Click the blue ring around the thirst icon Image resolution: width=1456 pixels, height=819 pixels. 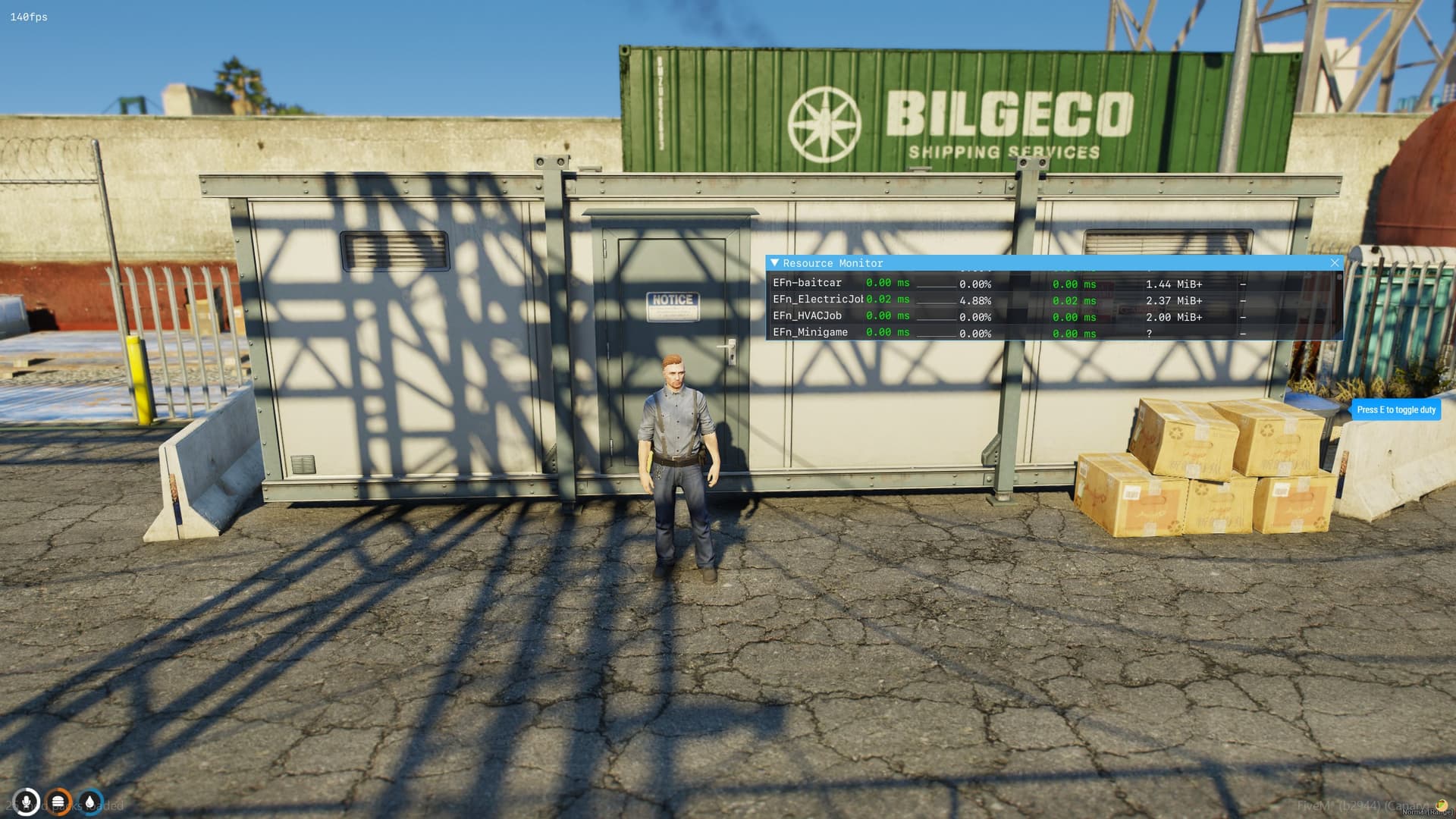tap(90, 787)
